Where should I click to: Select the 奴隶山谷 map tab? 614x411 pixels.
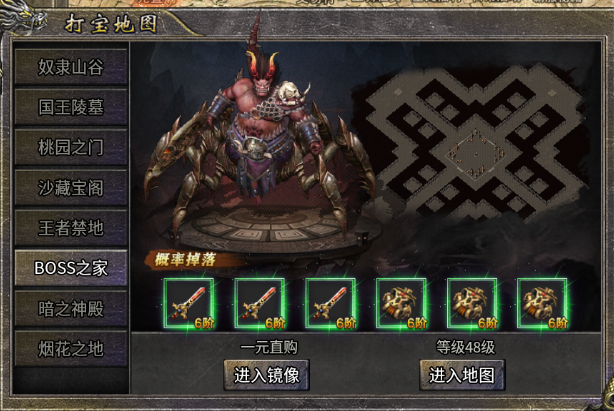click(x=70, y=67)
